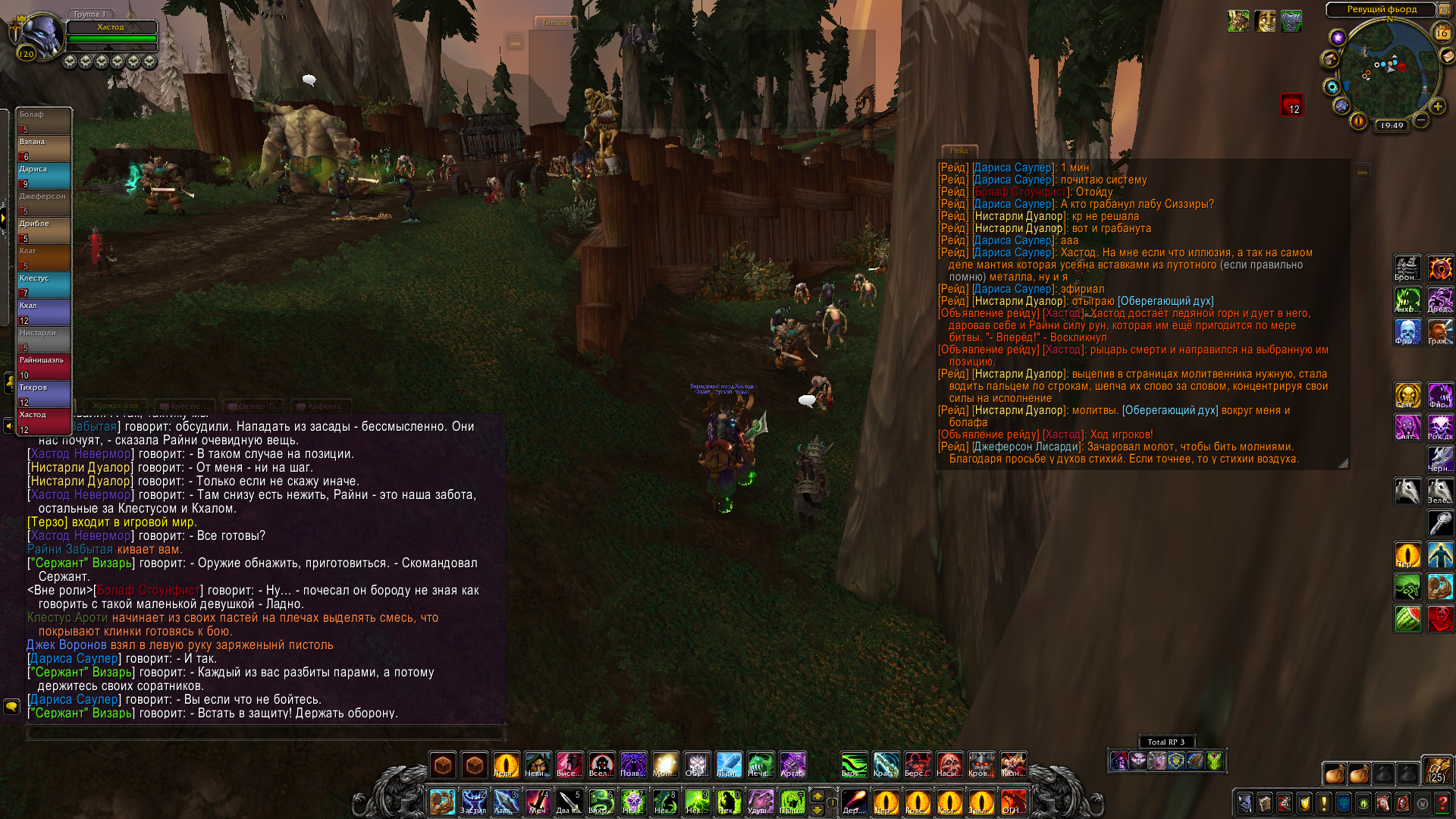Click the chat input box
Viewport: 1456px width, 819px height.
click(x=265, y=732)
